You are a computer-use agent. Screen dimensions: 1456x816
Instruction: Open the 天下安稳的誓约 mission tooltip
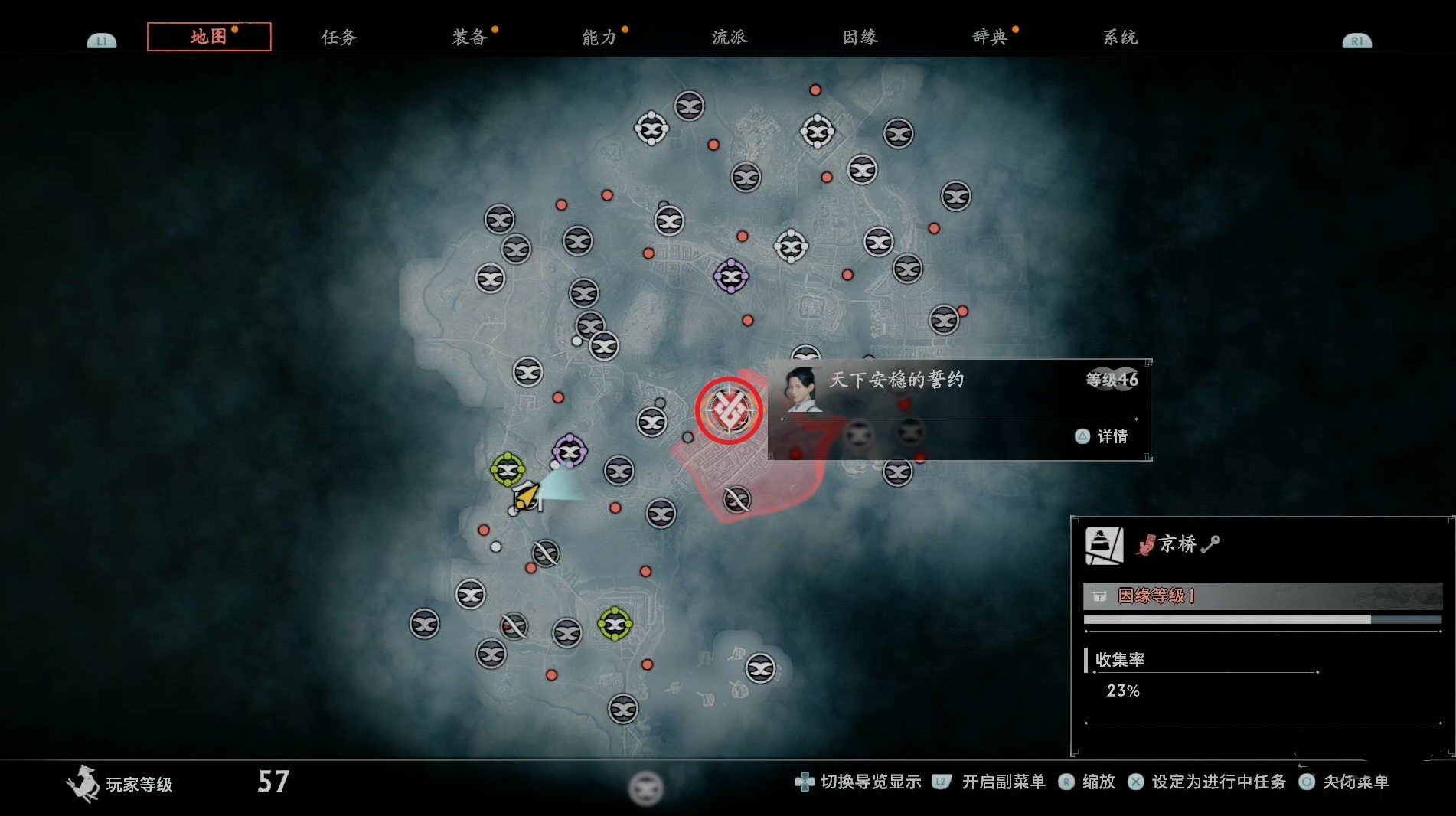click(958, 409)
